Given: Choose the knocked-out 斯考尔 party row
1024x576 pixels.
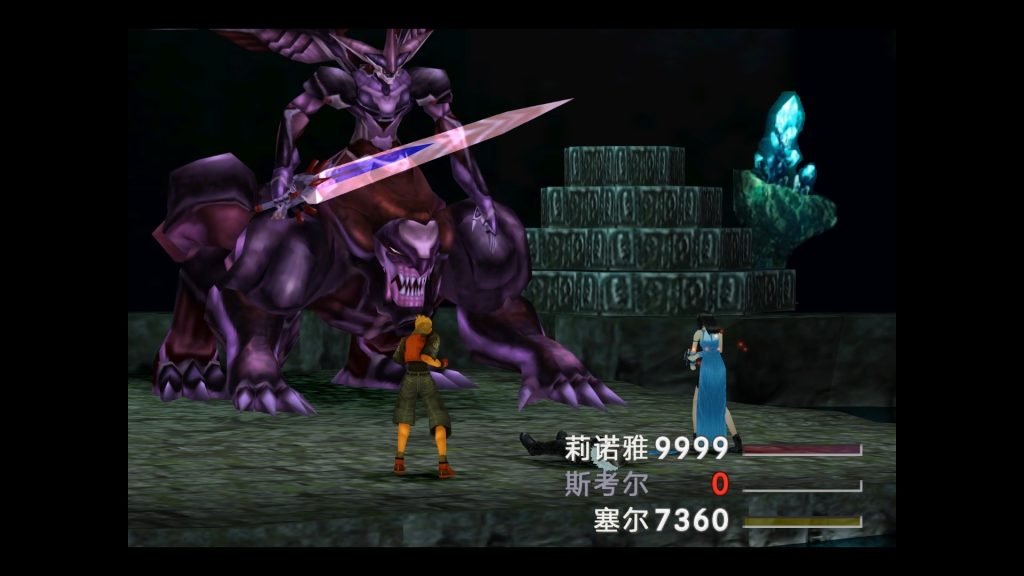Looking at the screenshot, I should pyautogui.click(x=606, y=485).
